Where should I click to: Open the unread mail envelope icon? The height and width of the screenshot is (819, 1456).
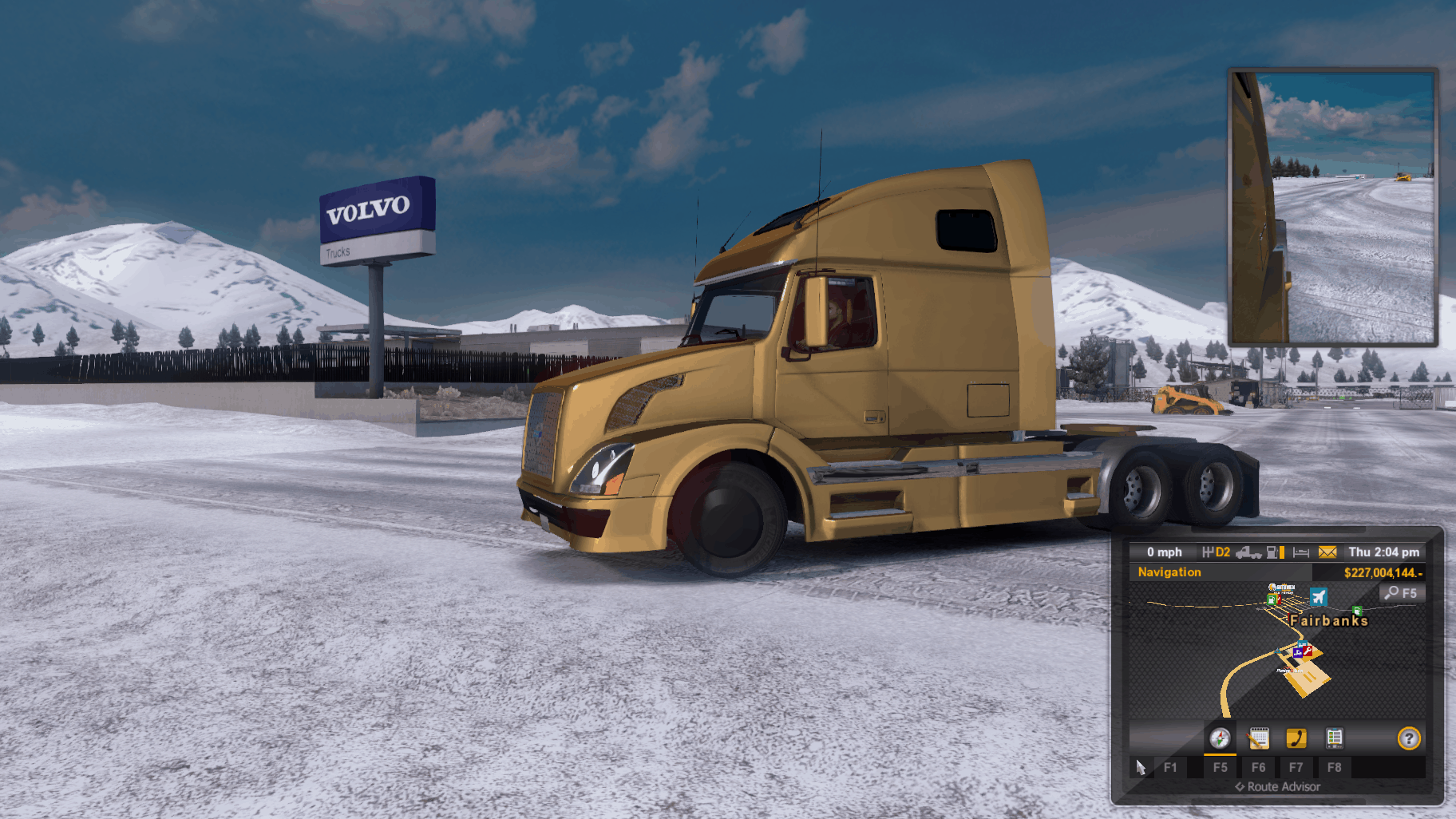(x=1327, y=552)
